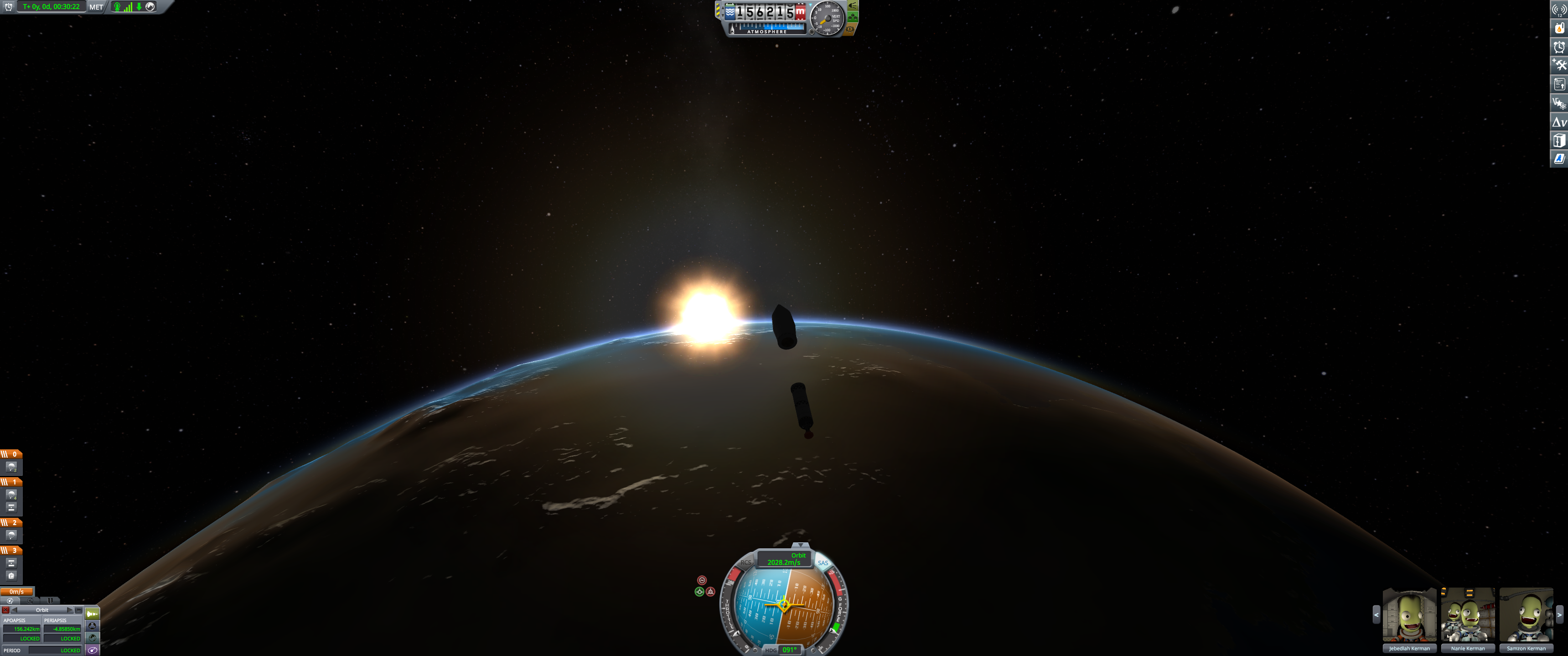Screen dimensions: 1568x656
Task: Open the cargo locker app
Action: (1559, 141)
